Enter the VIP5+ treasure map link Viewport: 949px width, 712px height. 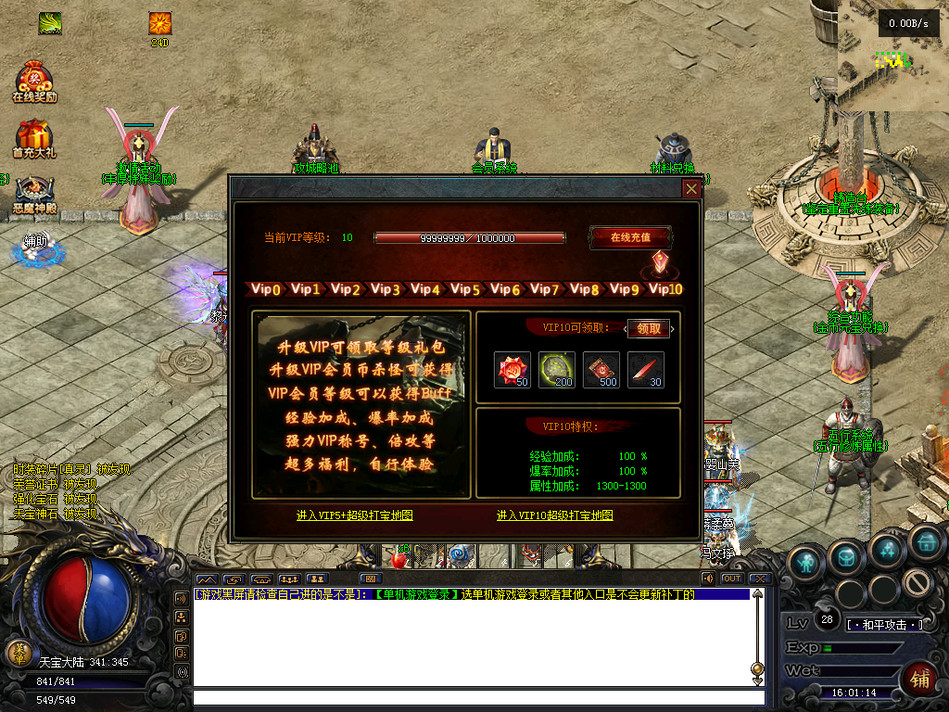355,516
